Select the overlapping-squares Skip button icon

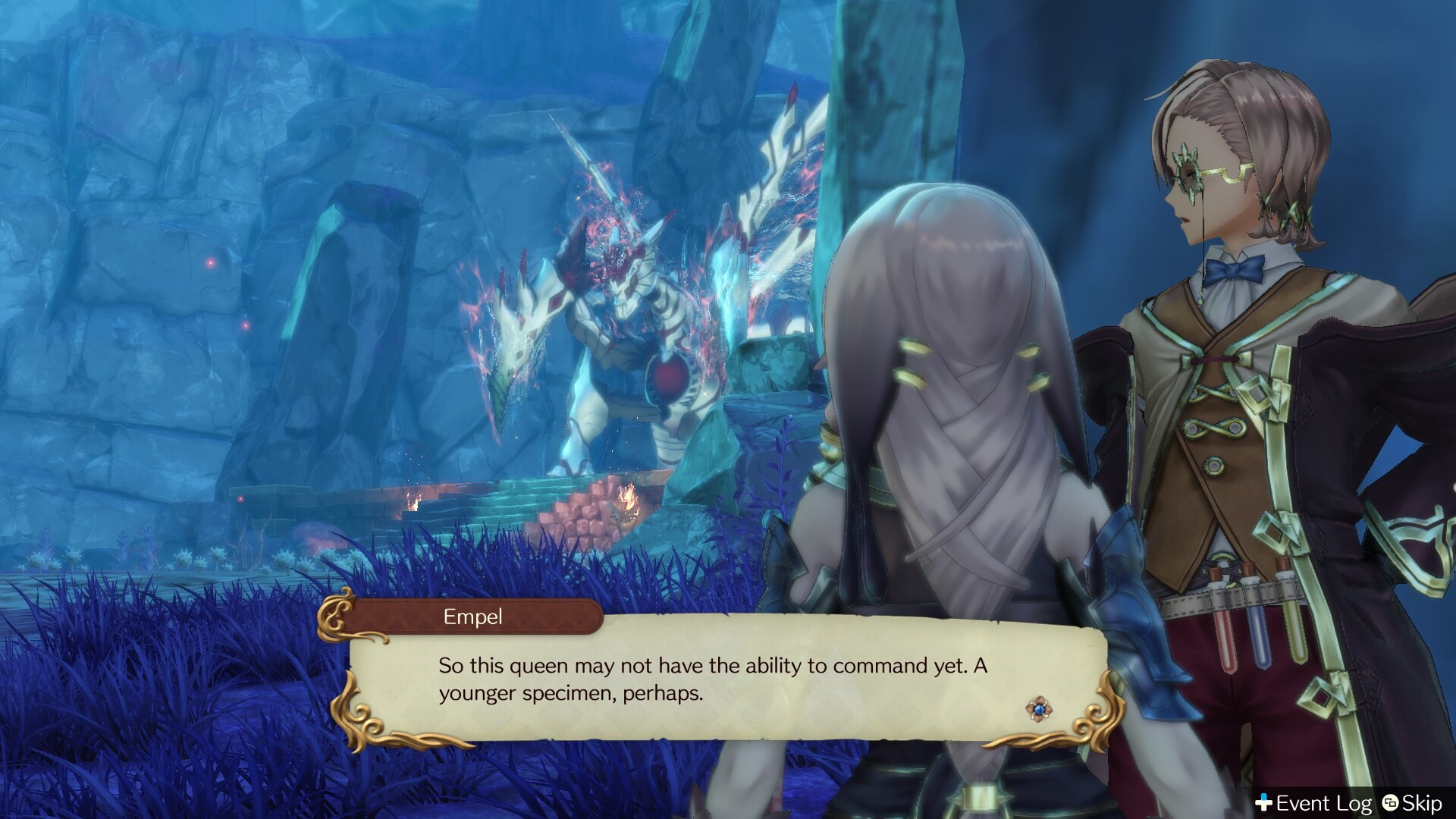coord(1389,802)
